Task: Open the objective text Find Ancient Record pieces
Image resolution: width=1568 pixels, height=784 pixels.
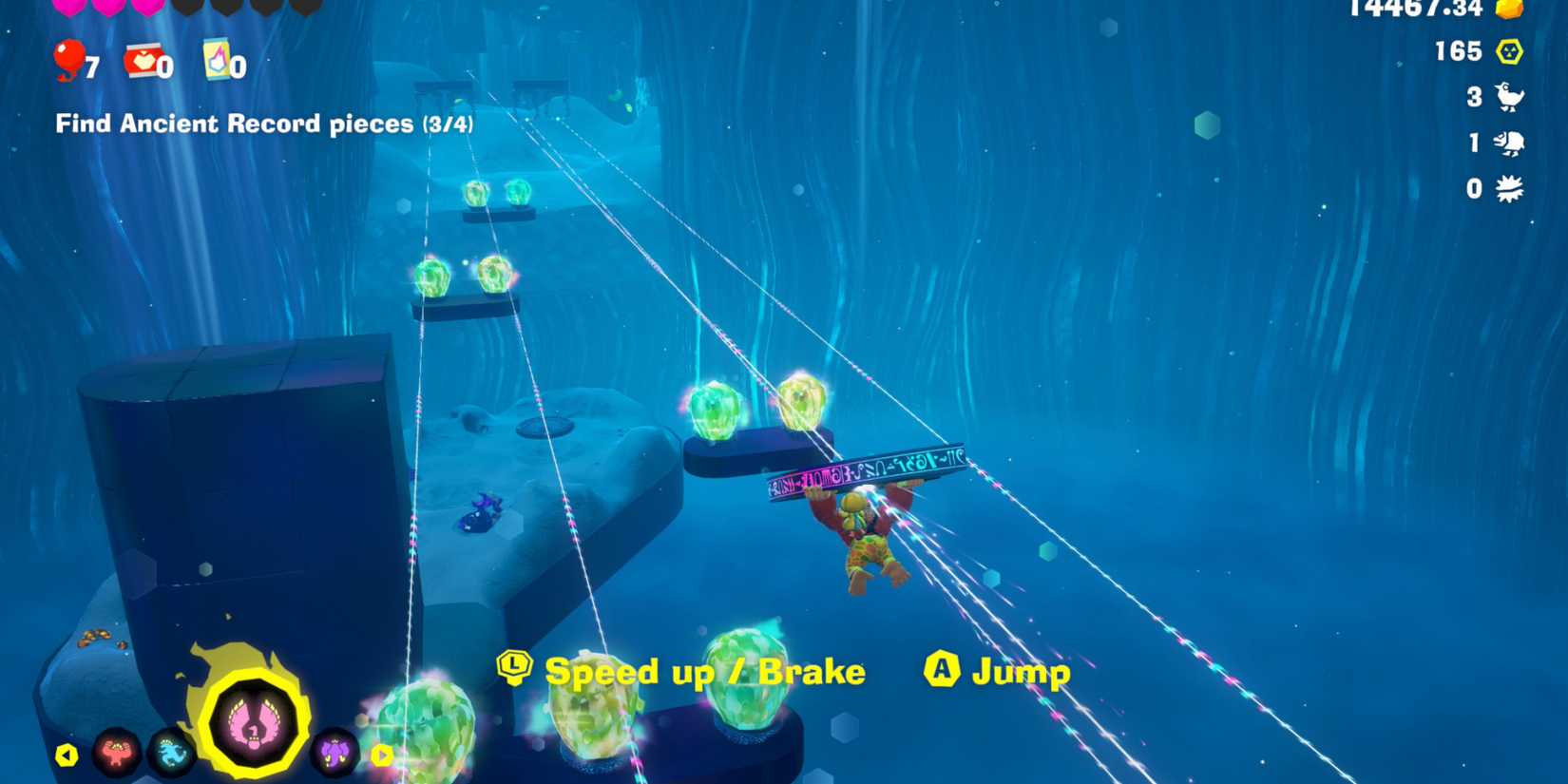Action: [266, 124]
